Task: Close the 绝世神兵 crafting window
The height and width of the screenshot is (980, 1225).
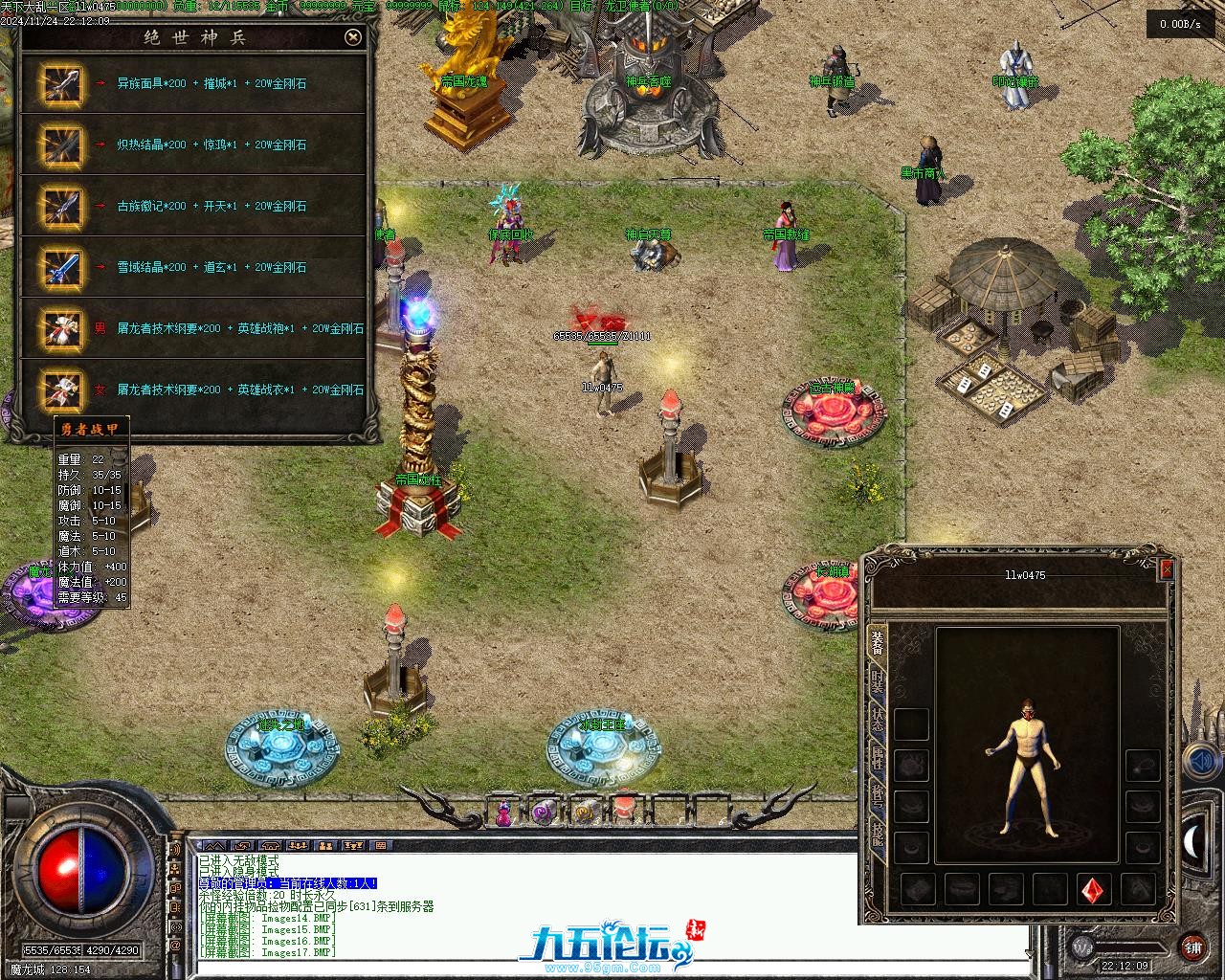Action: [x=353, y=37]
